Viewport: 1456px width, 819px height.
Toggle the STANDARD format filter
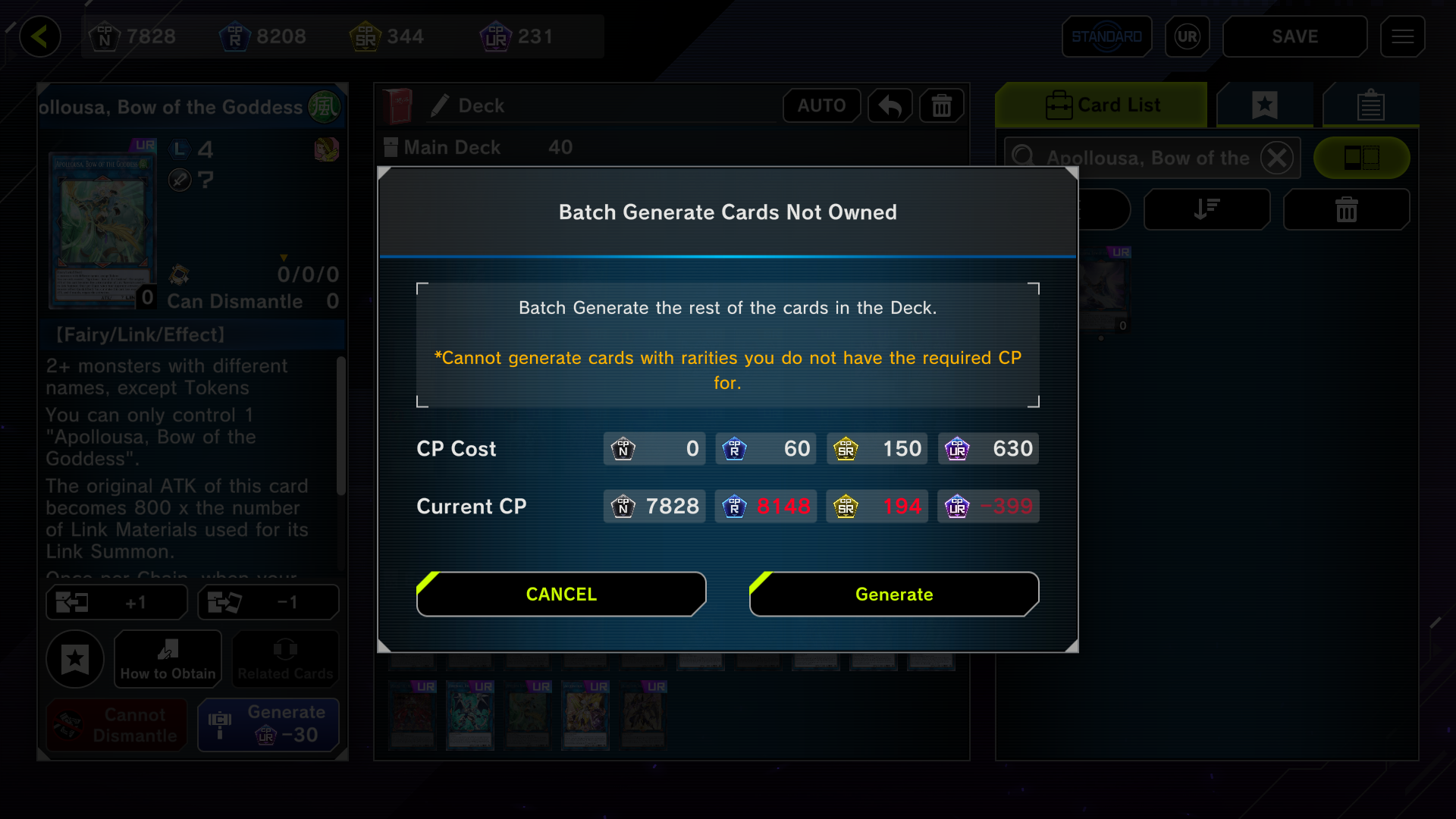[x=1106, y=36]
